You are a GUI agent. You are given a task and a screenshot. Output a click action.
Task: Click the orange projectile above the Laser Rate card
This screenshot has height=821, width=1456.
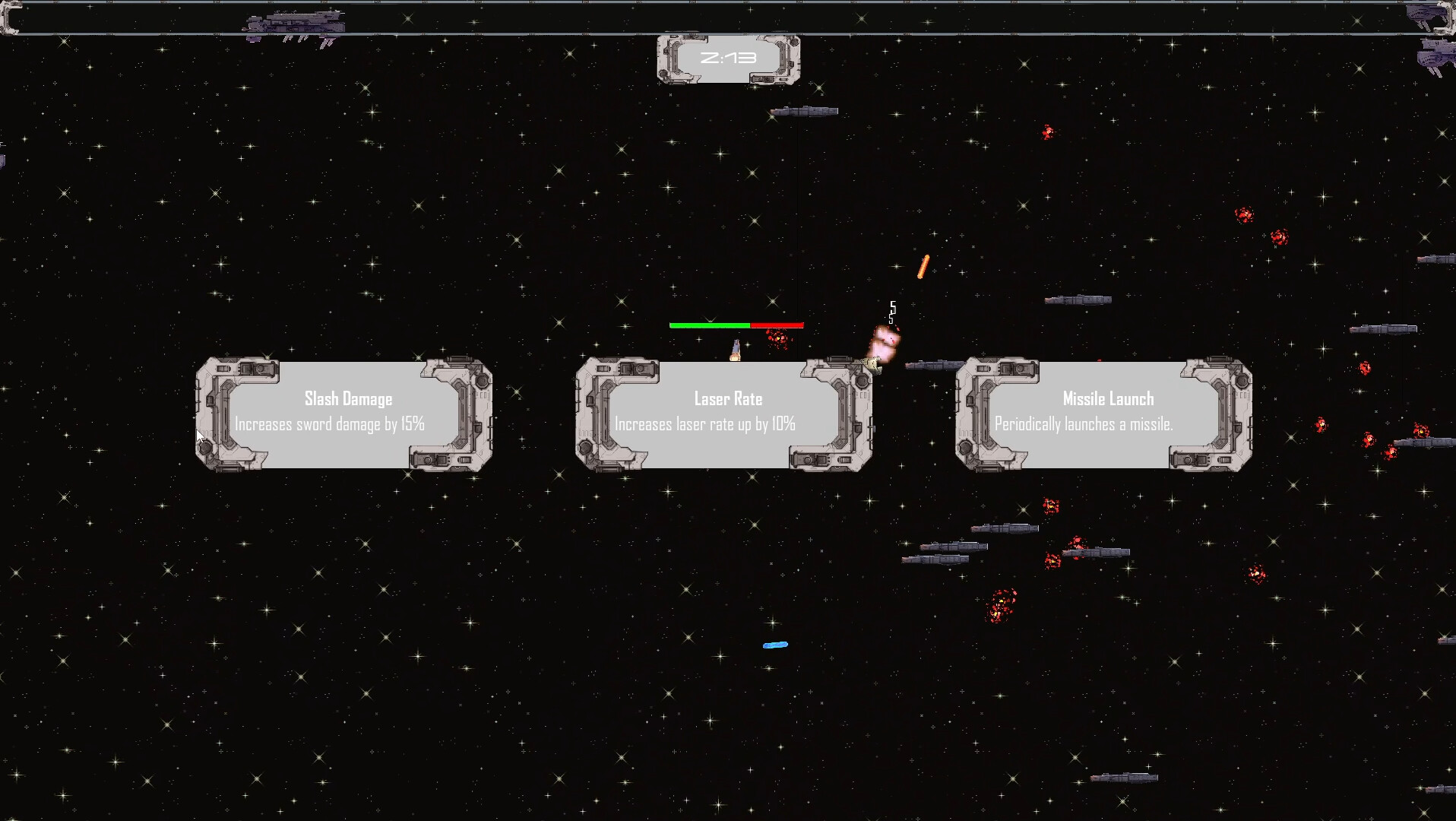[923, 266]
